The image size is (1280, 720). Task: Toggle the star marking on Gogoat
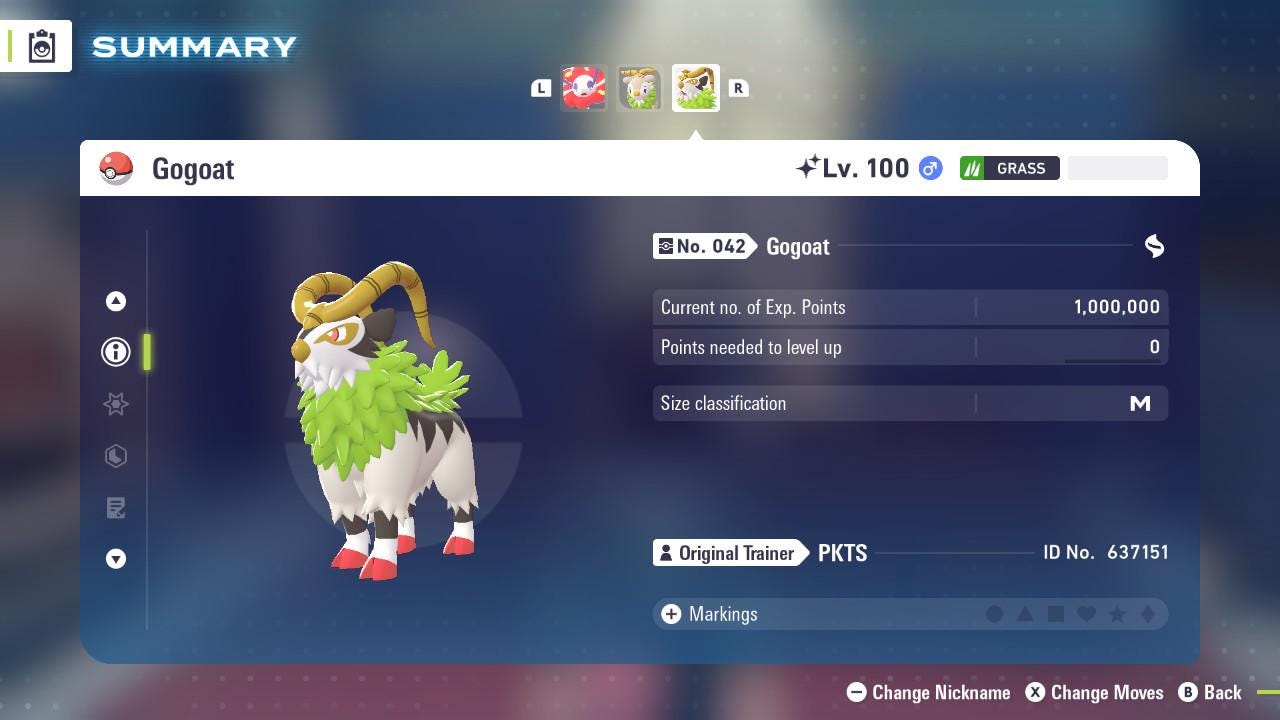[1119, 614]
